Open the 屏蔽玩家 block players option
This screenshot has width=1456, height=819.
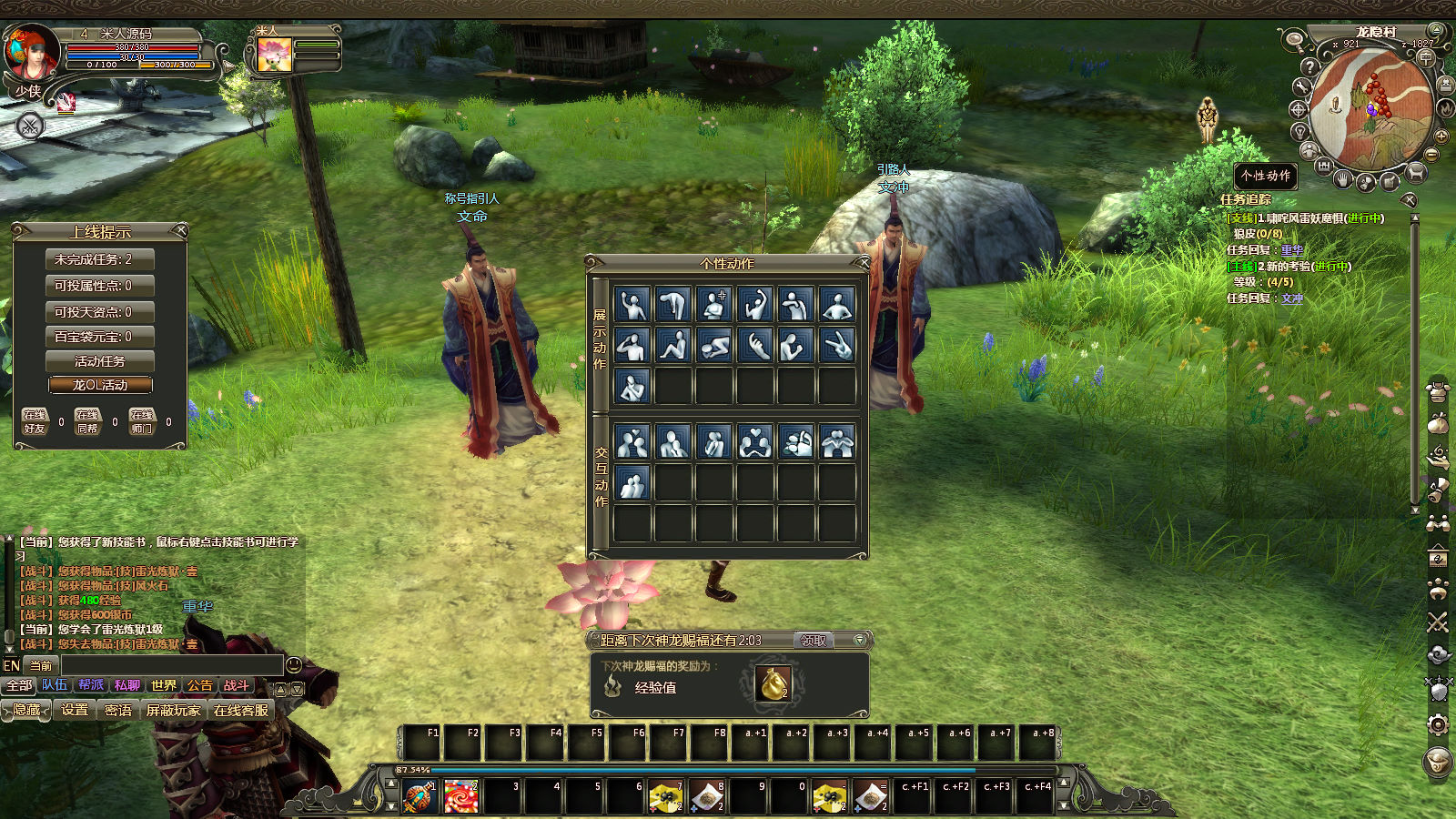pyautogui.click(x=173, y=710)
